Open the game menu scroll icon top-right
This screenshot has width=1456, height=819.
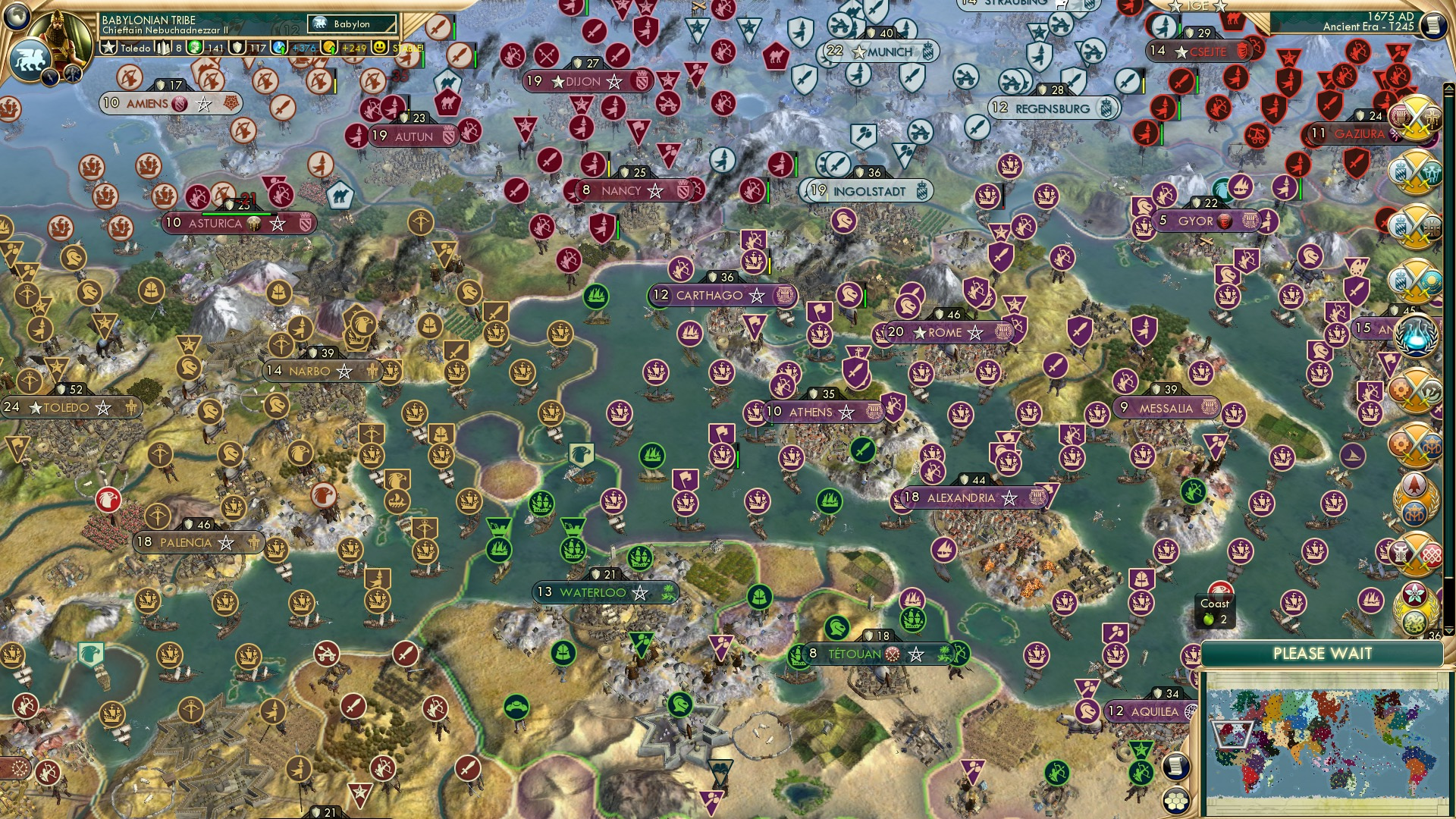coord(1433,25)
